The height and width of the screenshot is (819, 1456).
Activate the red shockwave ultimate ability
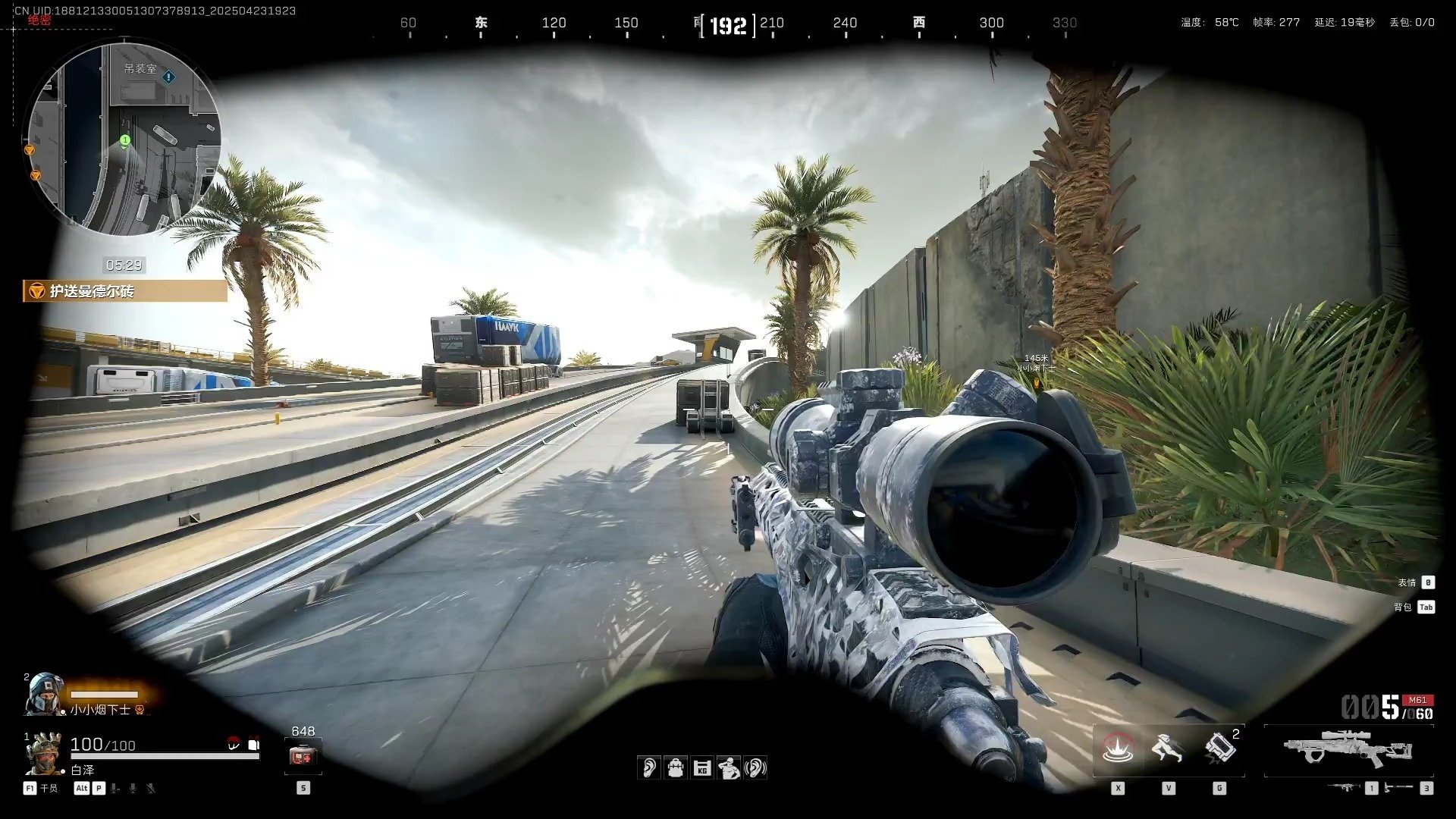pyautogui.click(x=1118, y=749)
